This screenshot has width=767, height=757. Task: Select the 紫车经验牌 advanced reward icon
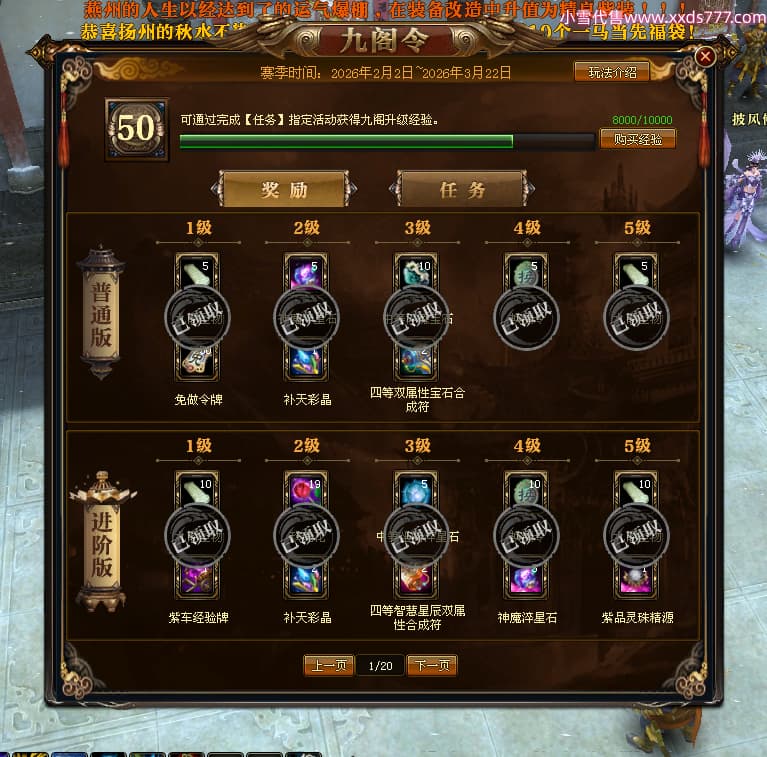(197, 578)
